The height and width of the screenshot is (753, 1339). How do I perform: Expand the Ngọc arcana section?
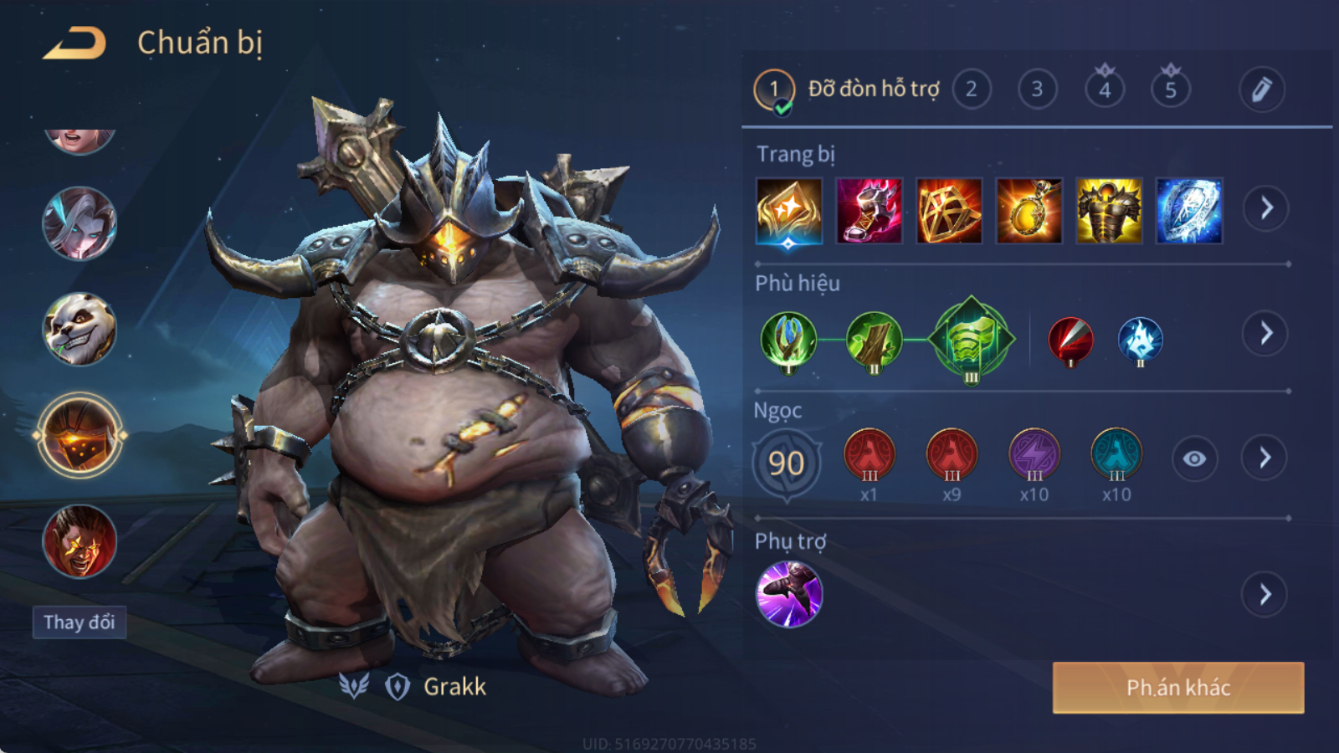1265,458
